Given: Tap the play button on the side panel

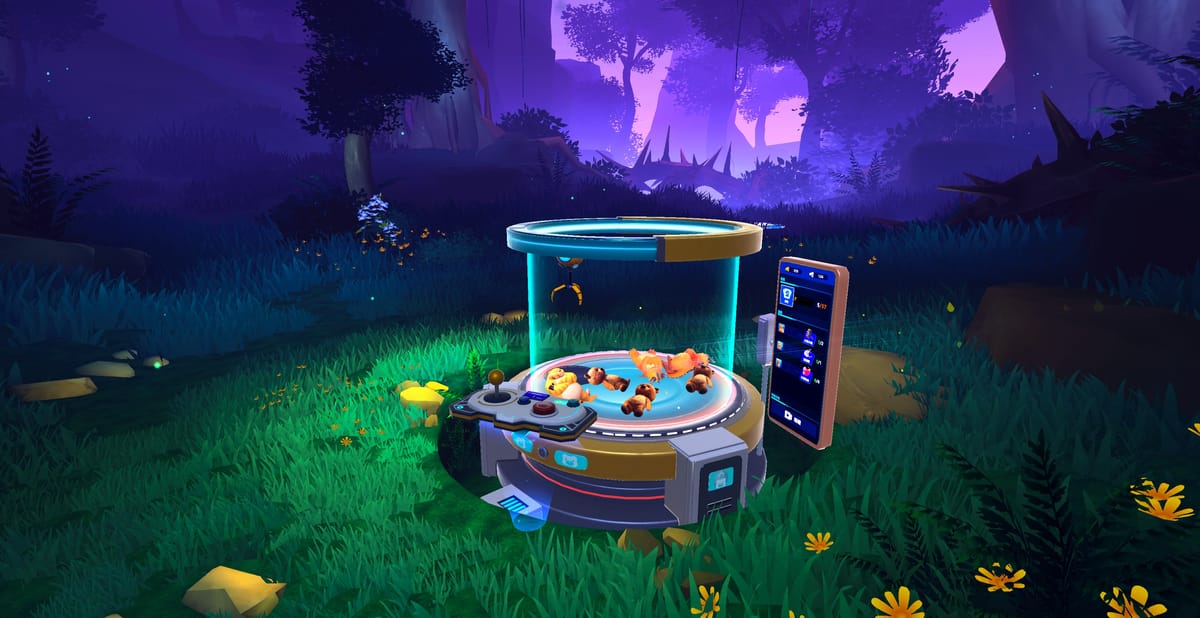Looking at the screenshot, I should point(788,415).
